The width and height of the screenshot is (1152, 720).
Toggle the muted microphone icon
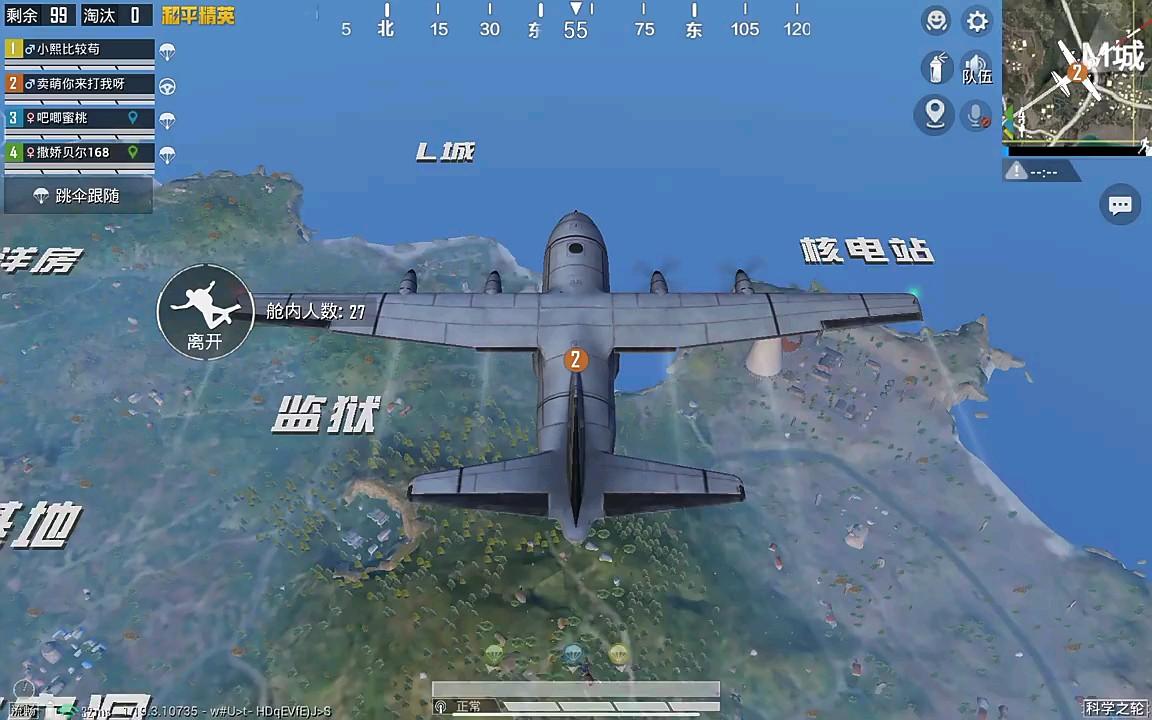tap(976, 116)
